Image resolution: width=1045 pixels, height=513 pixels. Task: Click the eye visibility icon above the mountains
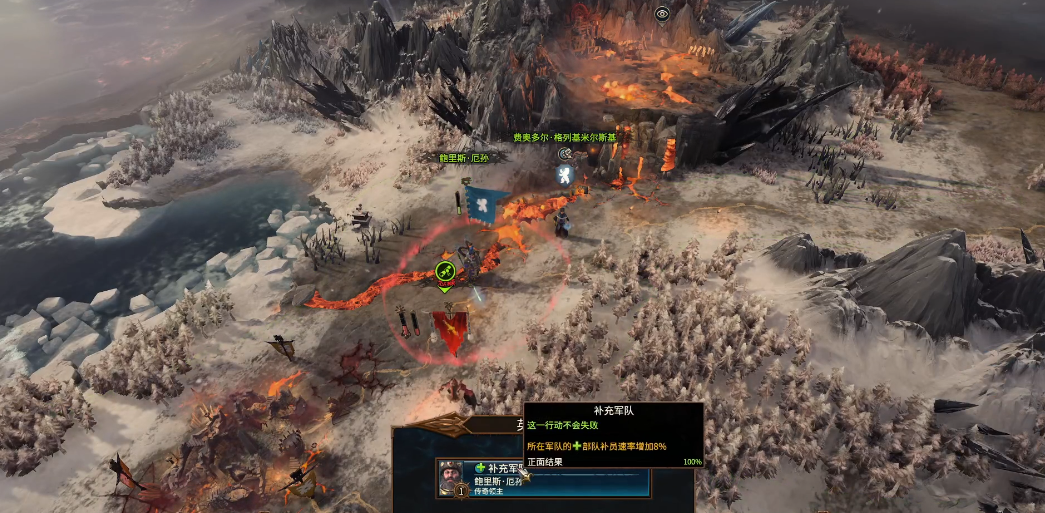click(x=662, y=14)
